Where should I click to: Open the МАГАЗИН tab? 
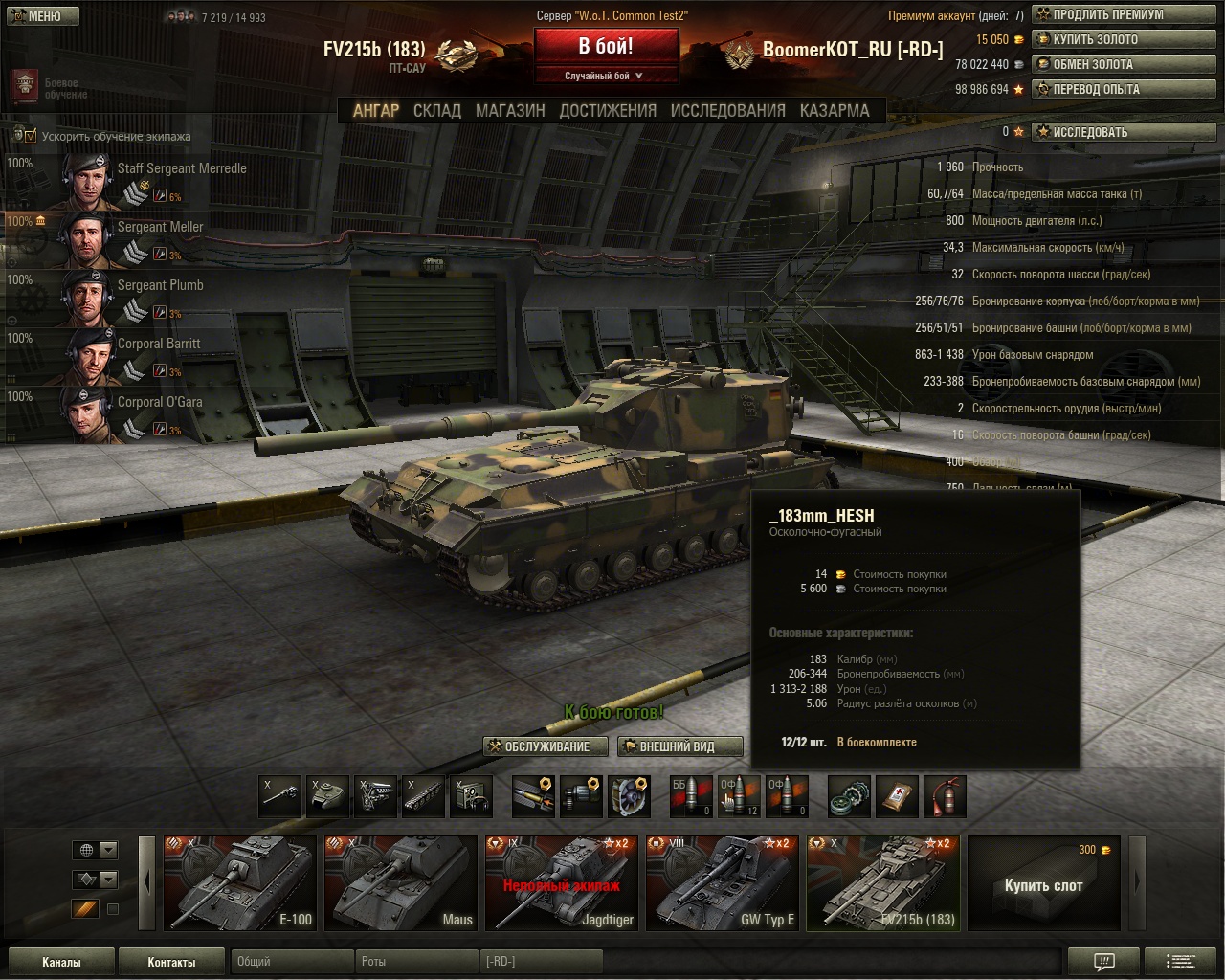(510, 110)
